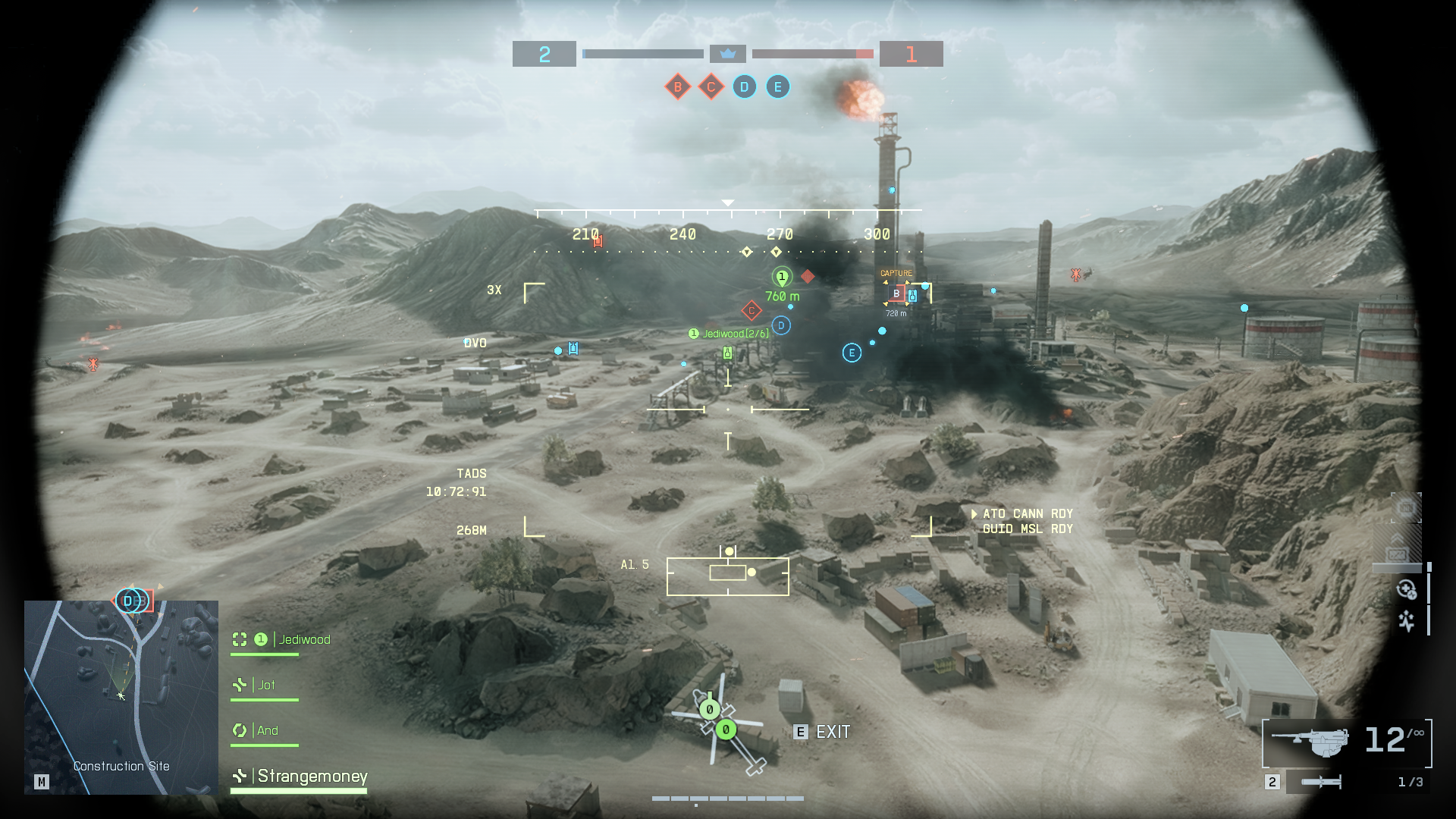The image size is (1456, 819).
Task: Activate the flares countermeasure icon
Action: (x=1406, y=622)
